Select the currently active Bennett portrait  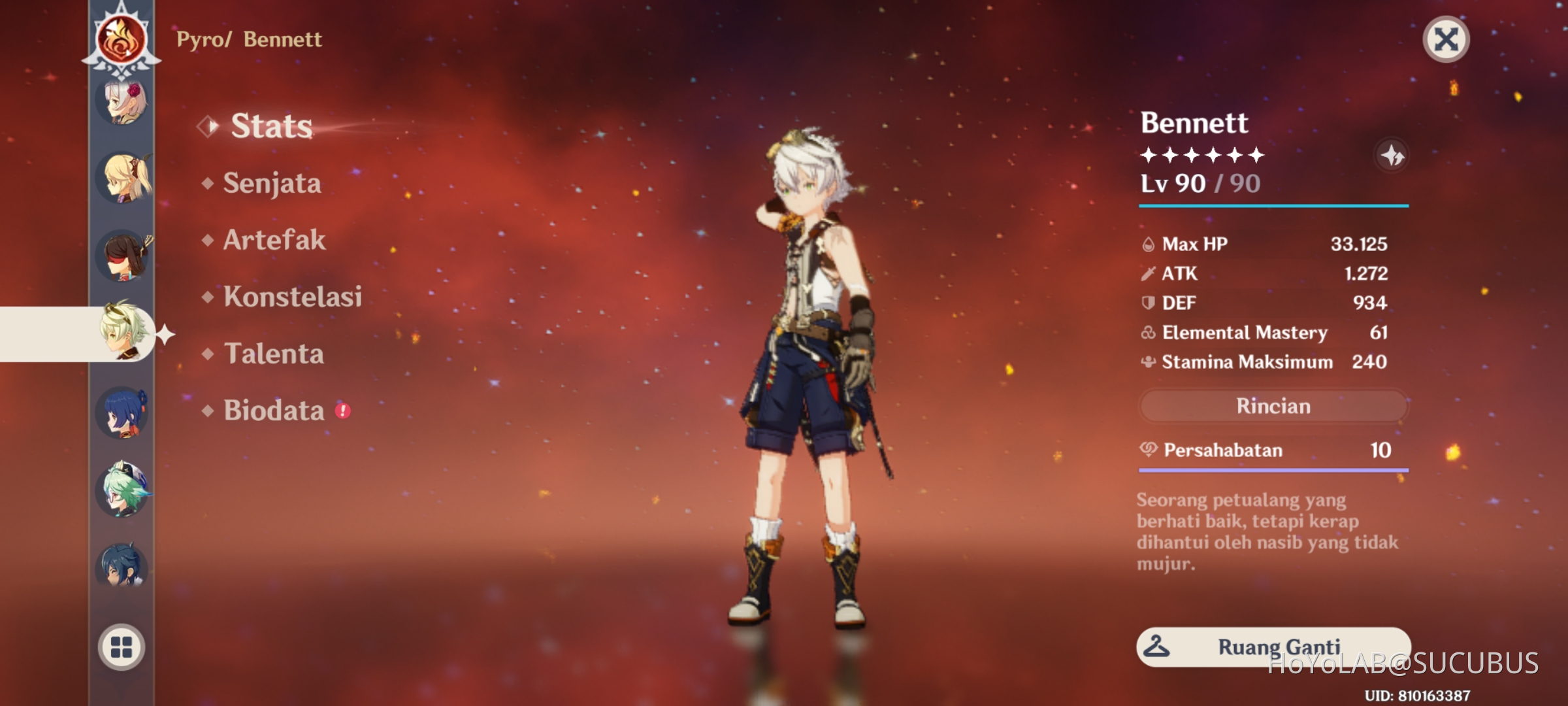pyautogui.click(x=122, y=333)
